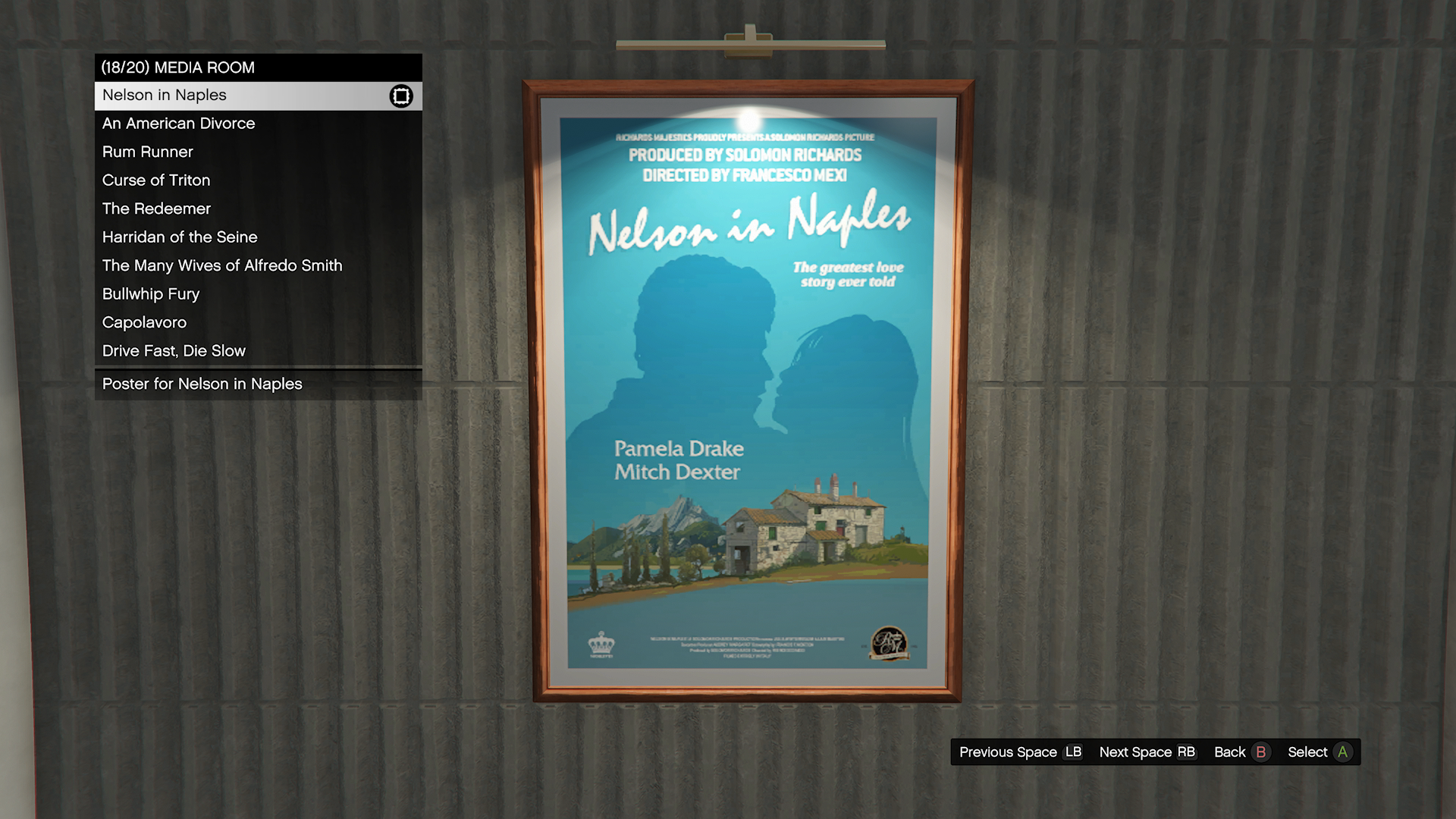Click the Select option

(x=1319, y=752)
